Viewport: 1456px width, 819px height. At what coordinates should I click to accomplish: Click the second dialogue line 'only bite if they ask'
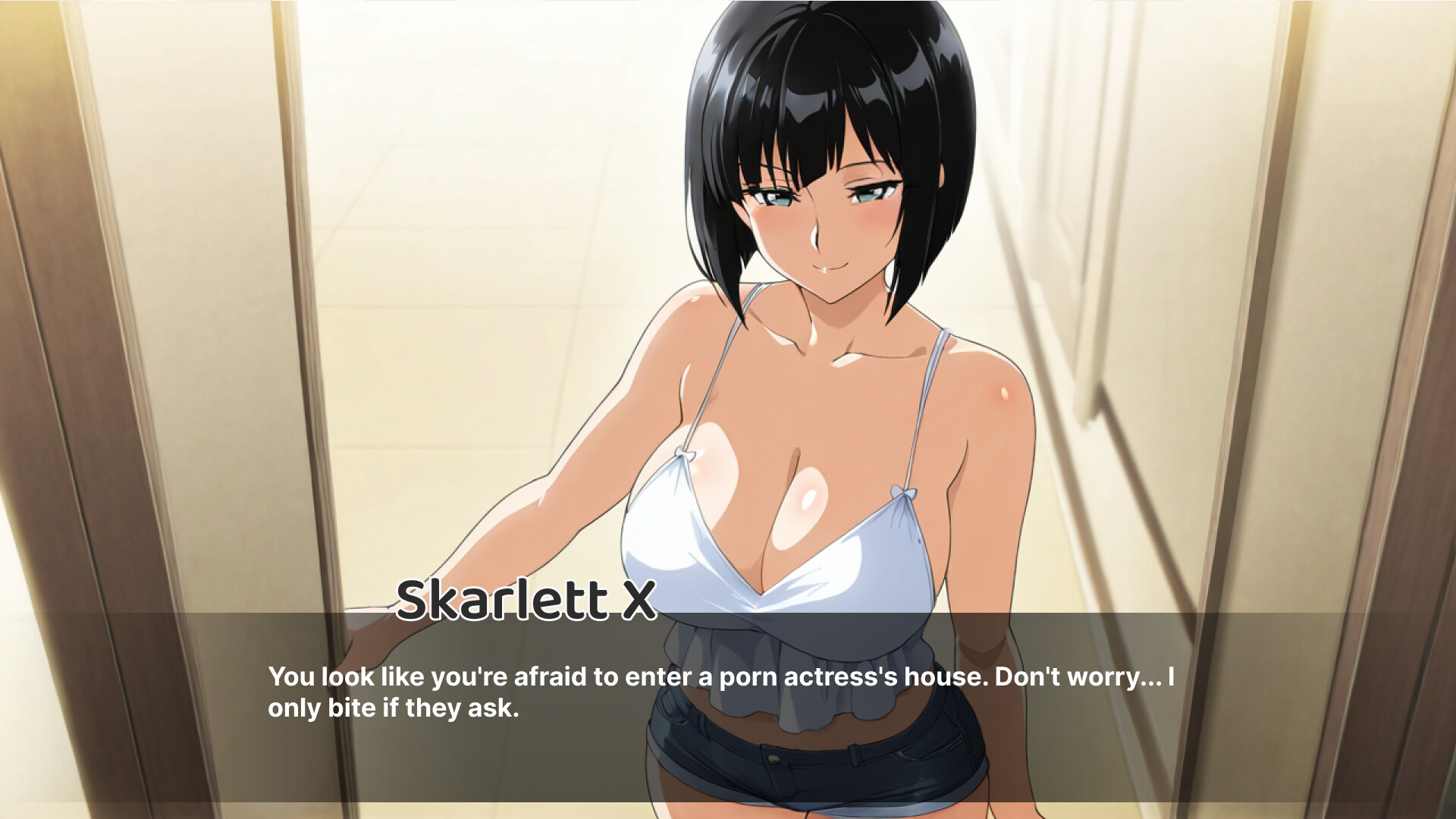click(x=393, y=708)
